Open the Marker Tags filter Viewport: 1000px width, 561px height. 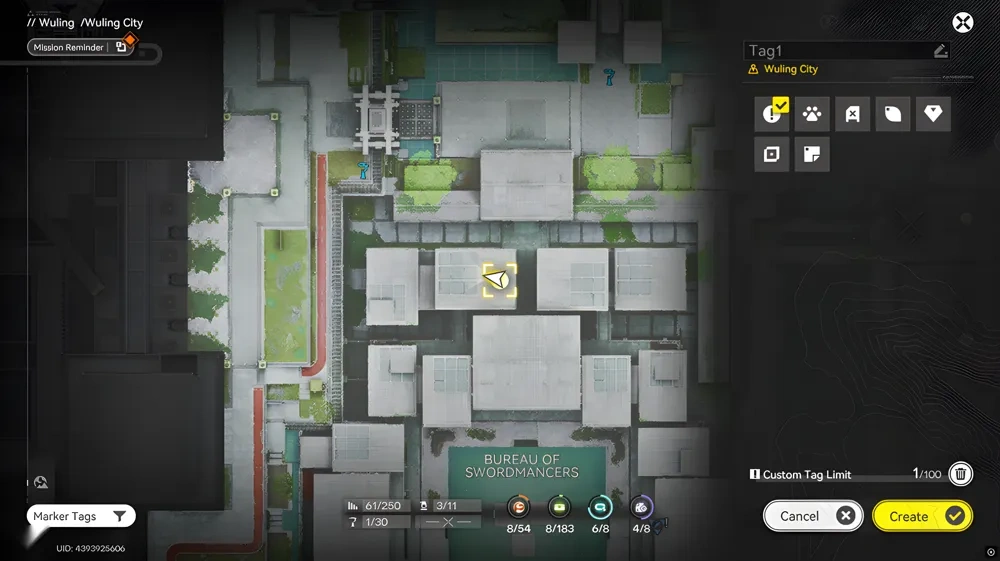(x=81, y=516)
